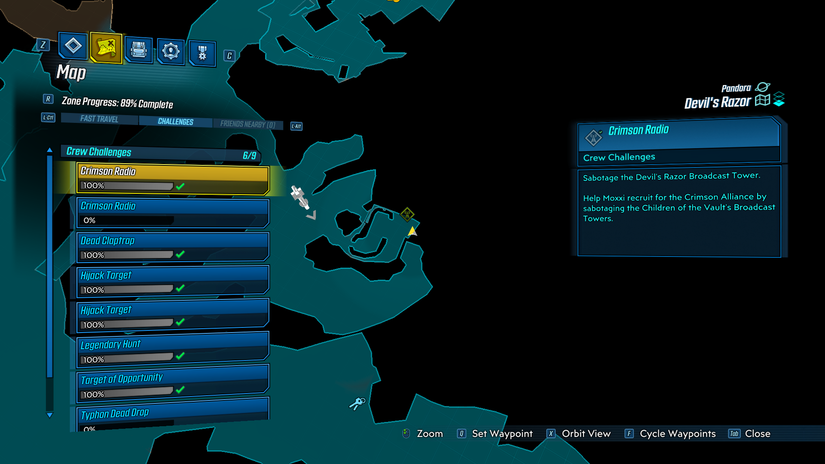Image resolution: width=825 pixels, height=464 pixels.
Task: Switch to the Skills gear tab
Action: [171, 48]
